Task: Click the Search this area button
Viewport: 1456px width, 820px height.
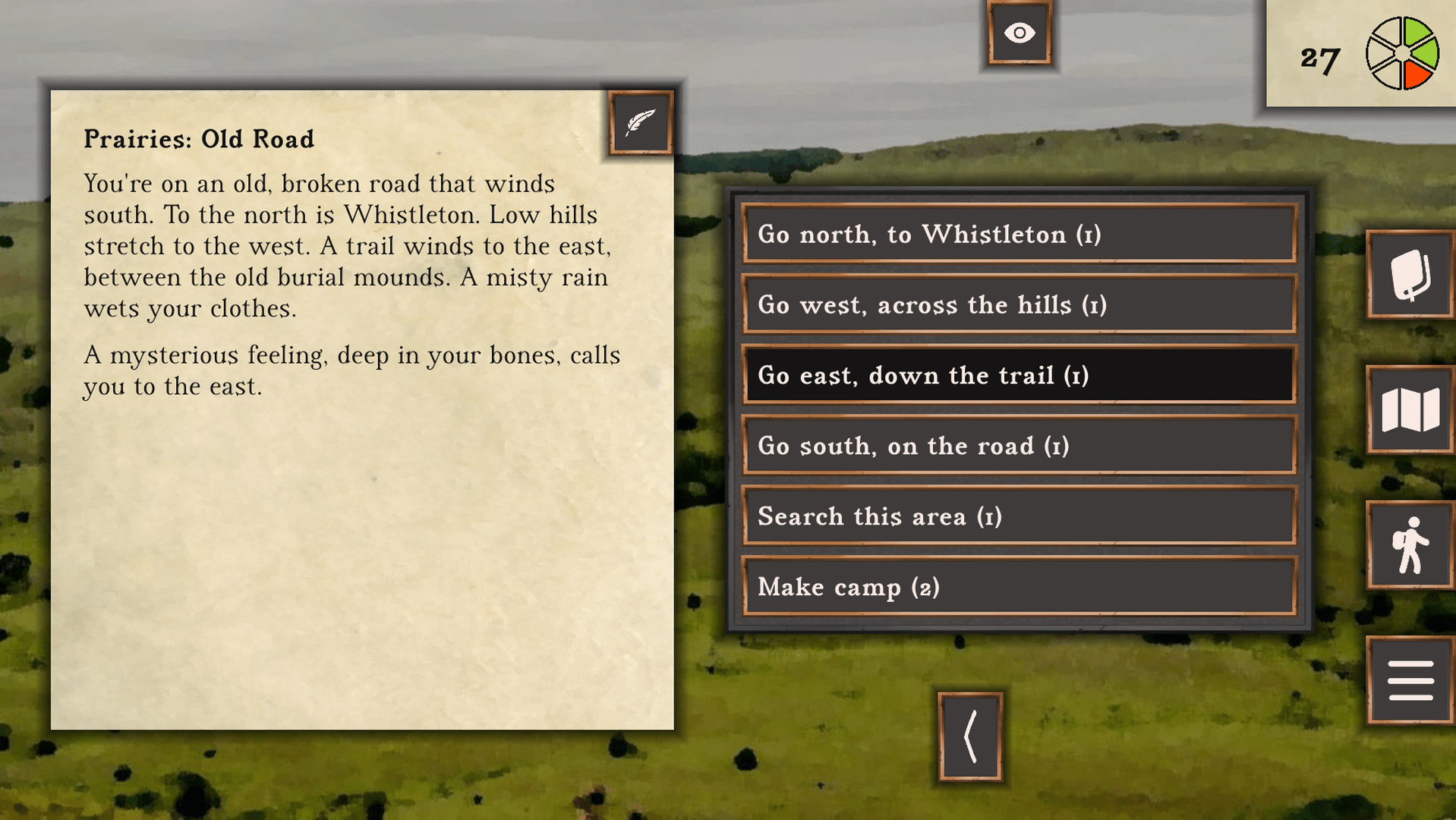Action: [1018, 516]
